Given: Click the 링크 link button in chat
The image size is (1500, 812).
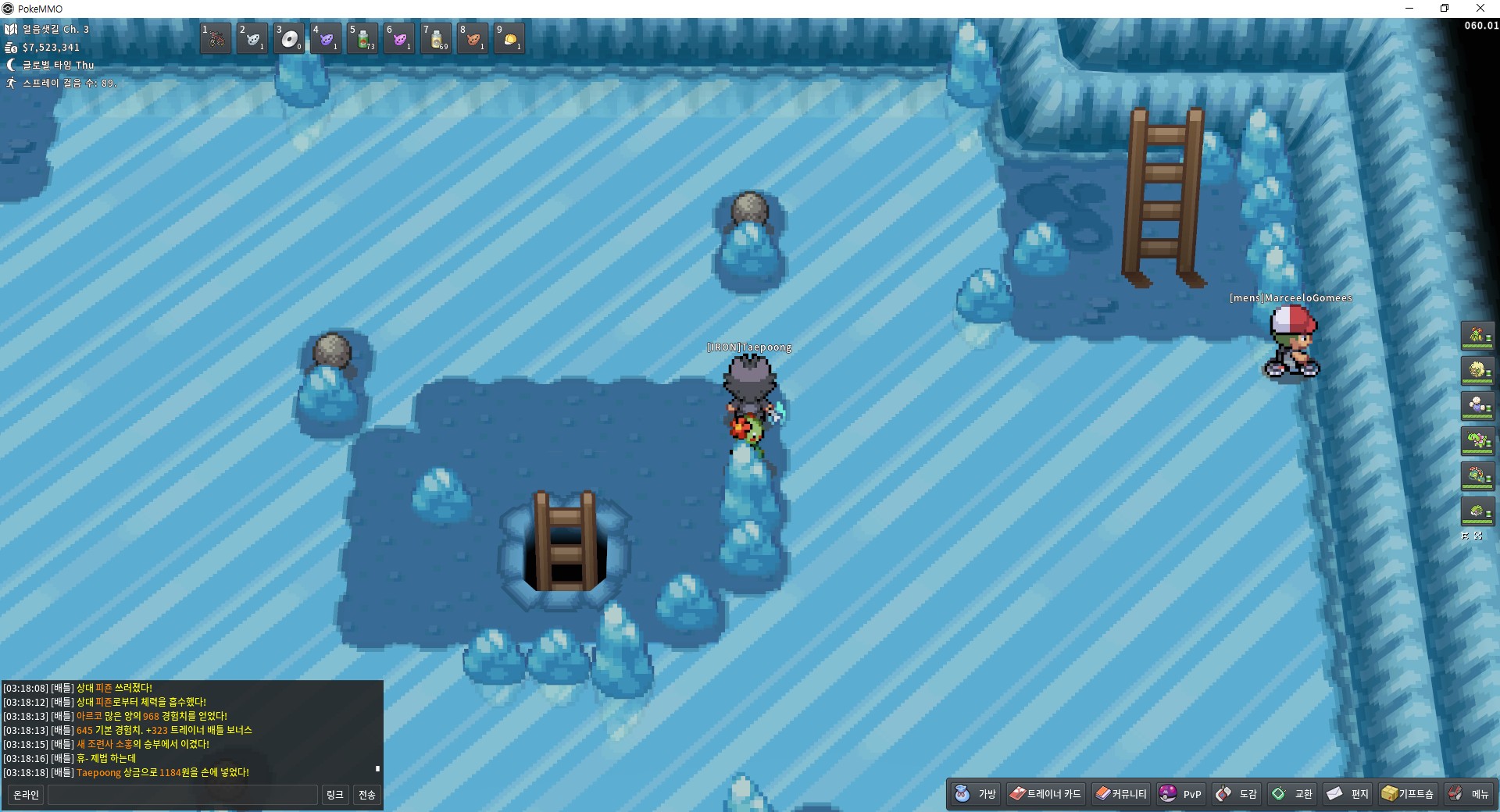Looking at the screenshot, I should point(335,795).
